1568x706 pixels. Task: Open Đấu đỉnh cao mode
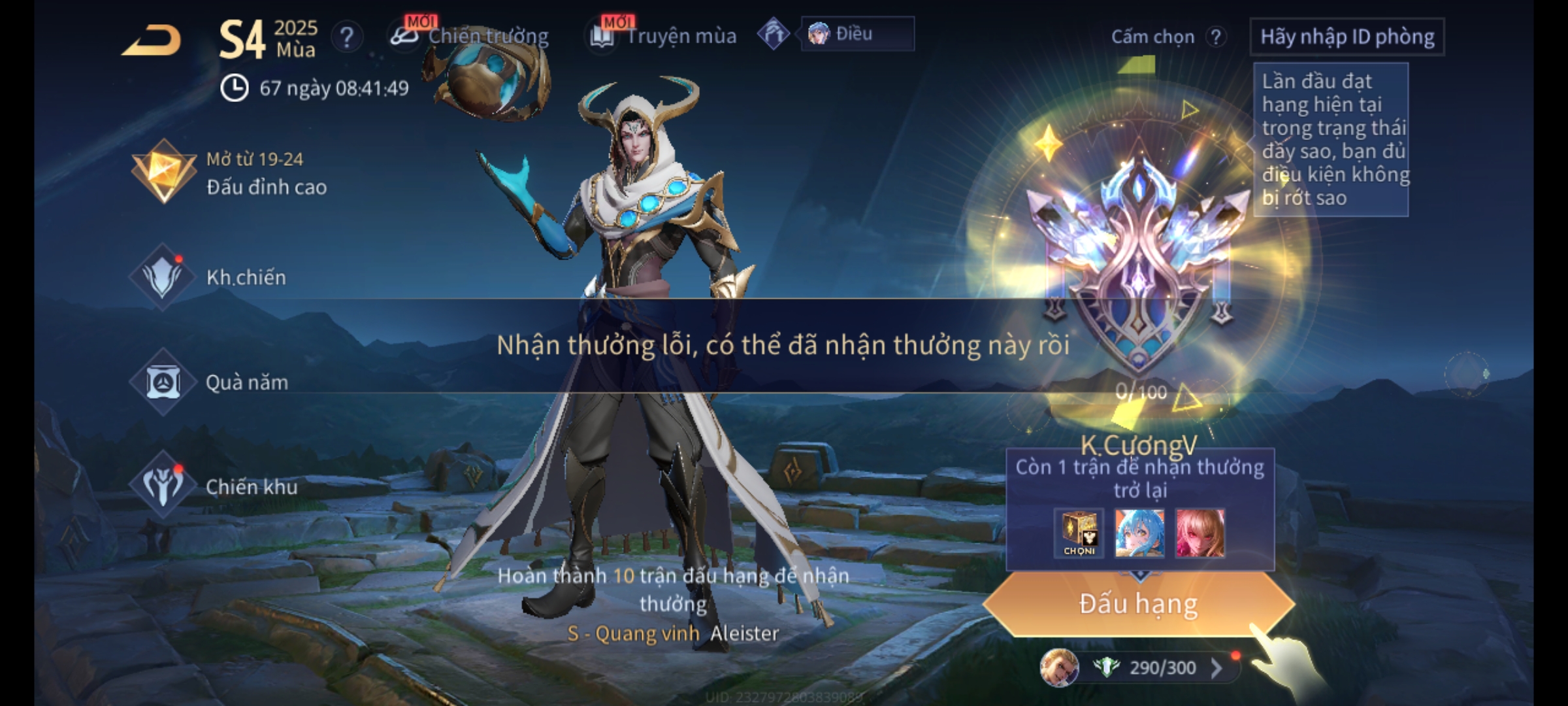[x=229, y=173]
